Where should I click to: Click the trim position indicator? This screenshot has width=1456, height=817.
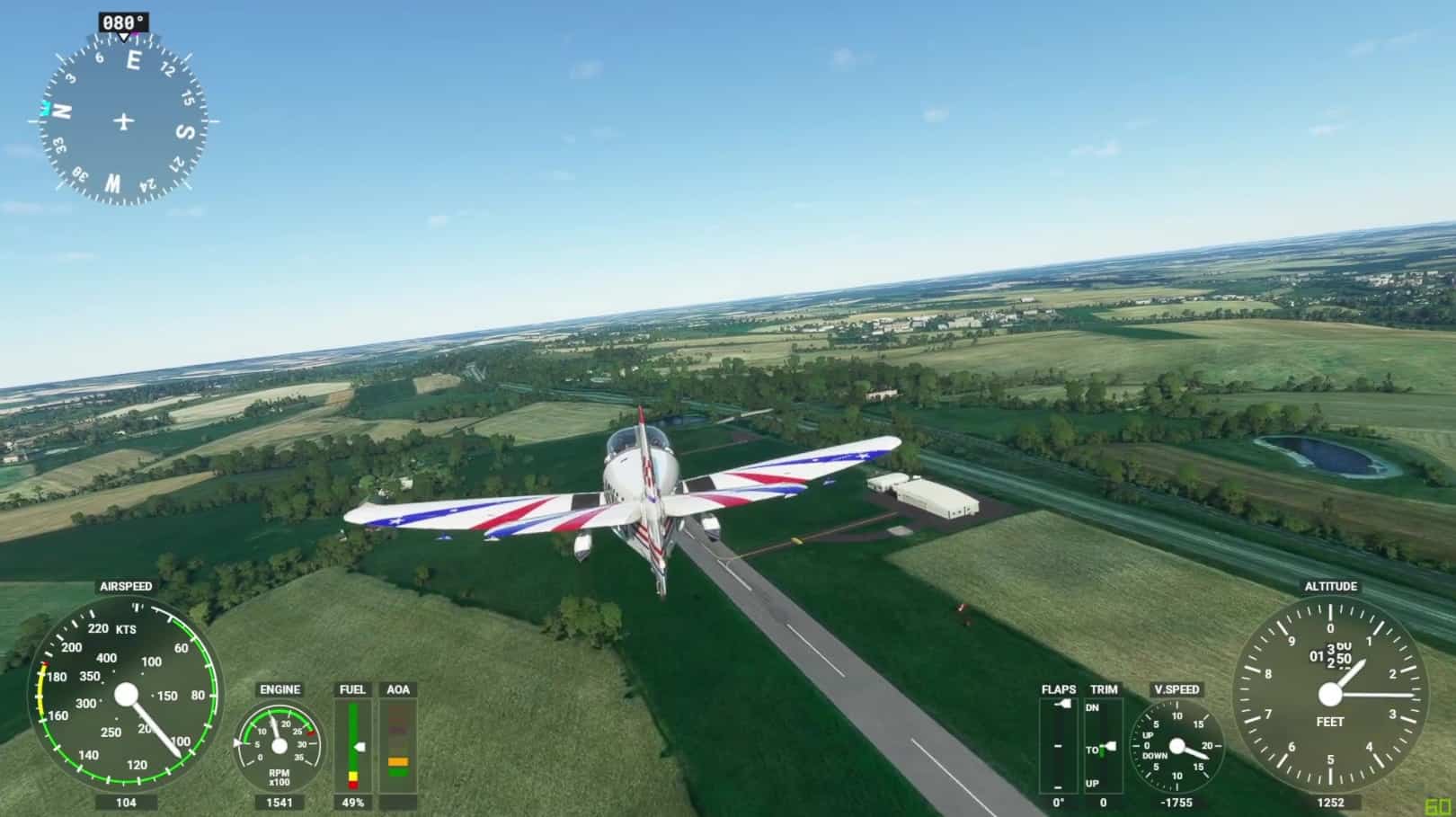pos(1103,746)
